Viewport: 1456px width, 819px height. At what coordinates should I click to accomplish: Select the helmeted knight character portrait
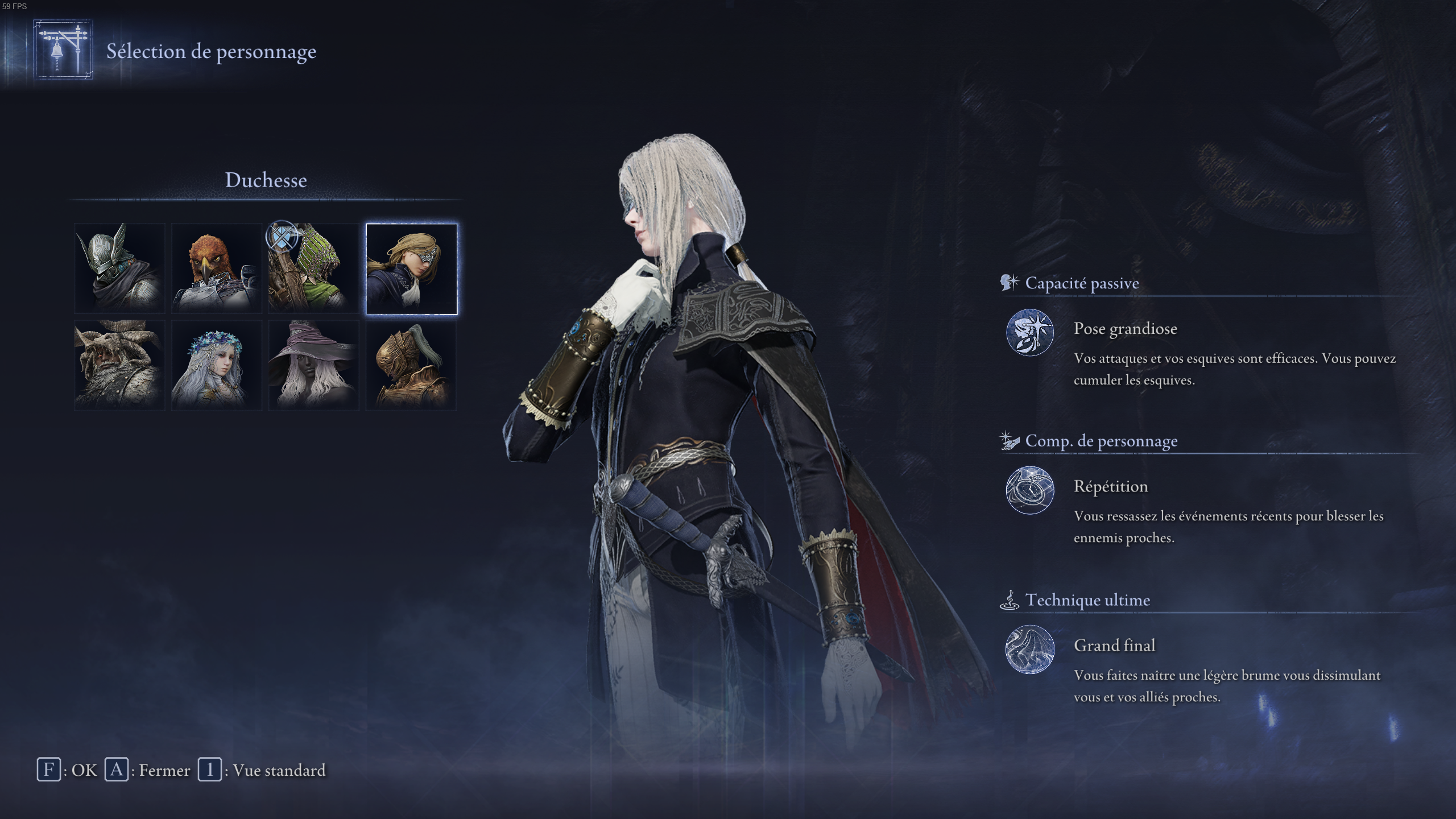[x=119, y=269]
